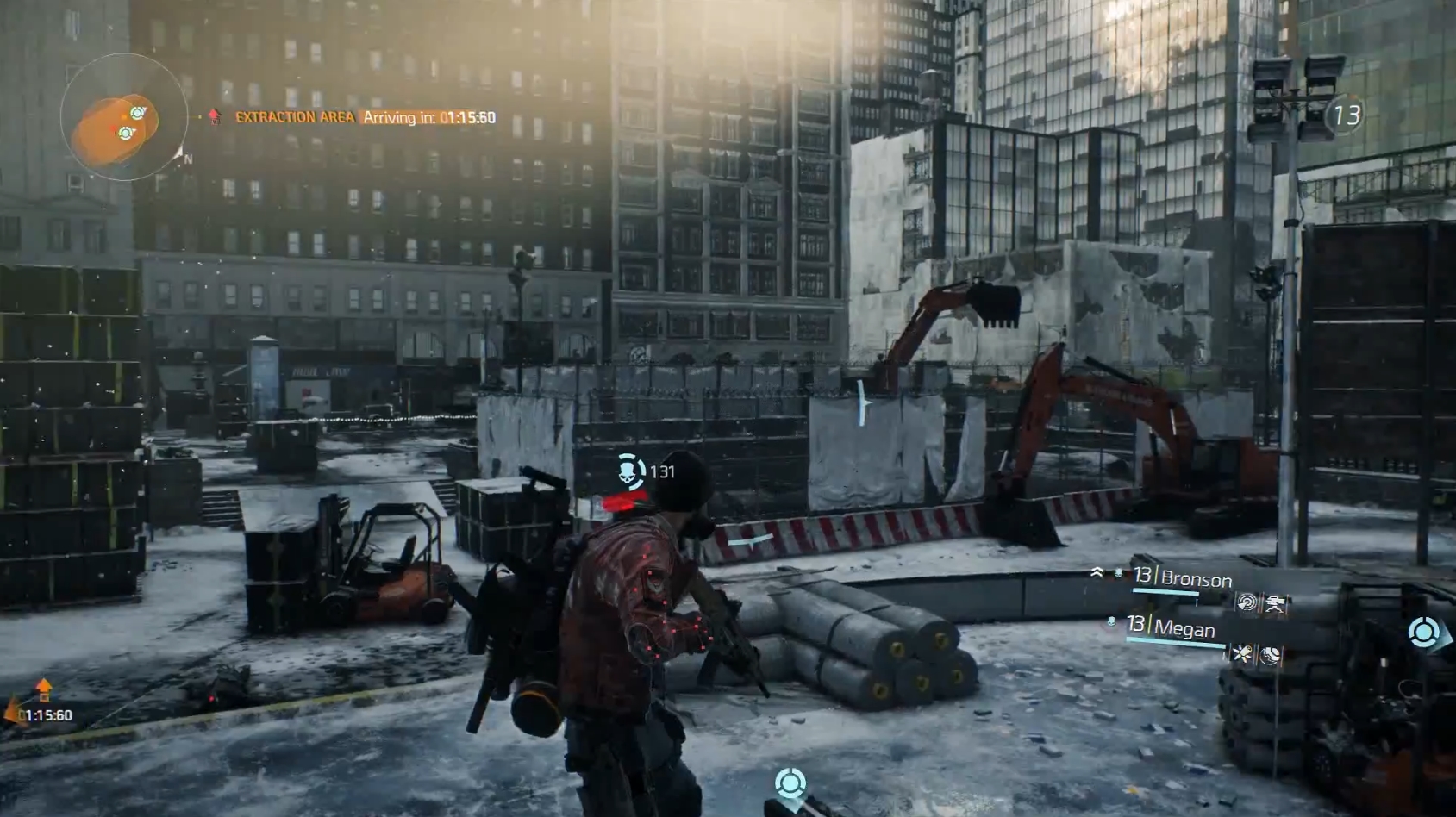Click the extraction area flag icon in the HUD
The width and height of the screenshot is (1456, 817).
(212, 116)
